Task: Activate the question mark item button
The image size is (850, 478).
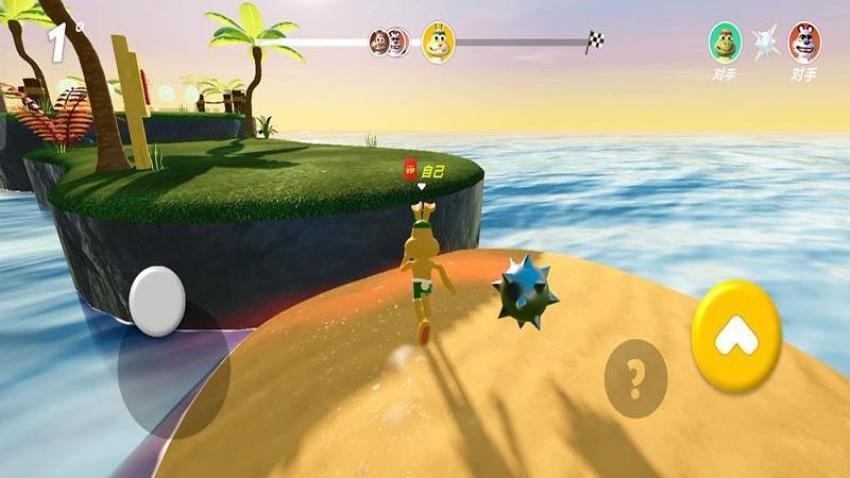Action: pyautogui.click(x=635, y=378)
